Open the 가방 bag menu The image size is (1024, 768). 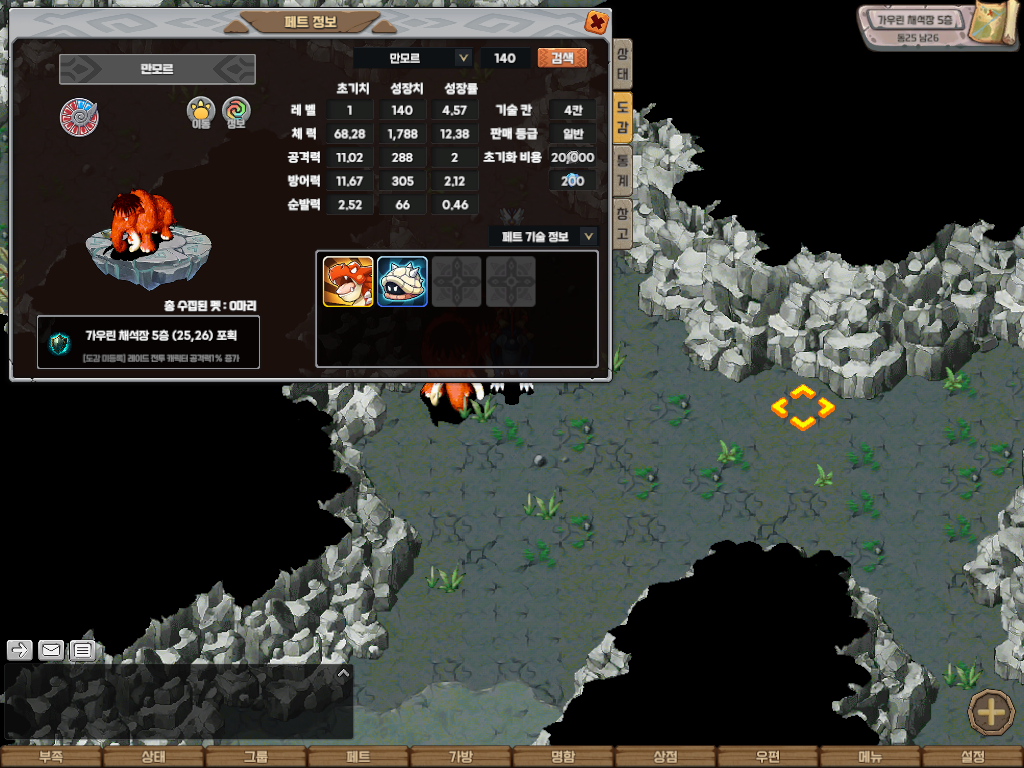460,757
